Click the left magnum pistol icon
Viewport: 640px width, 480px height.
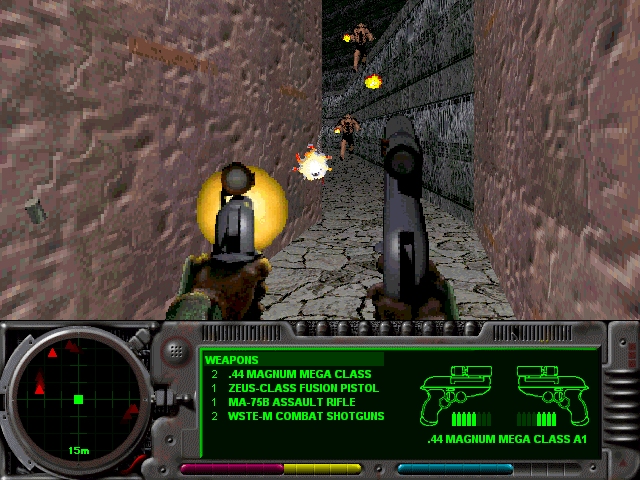click(x=459, y=393)
